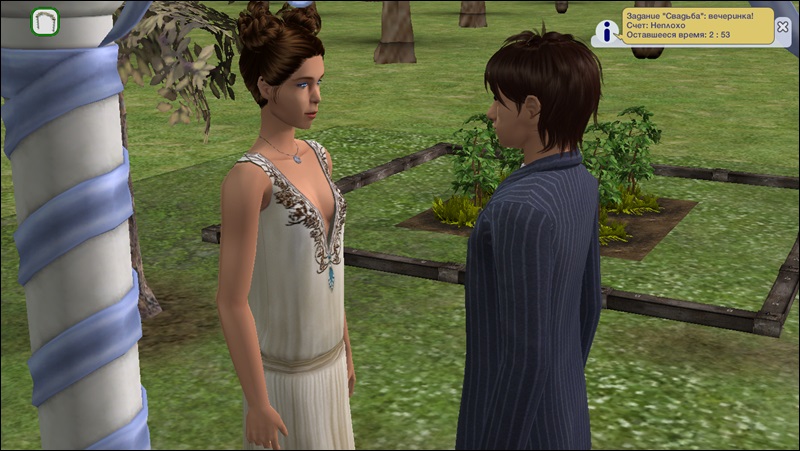Open the "Свадьба" party task notification bubble
The image size is (800, 451).
pyautogui.click(x=697, y=26)
